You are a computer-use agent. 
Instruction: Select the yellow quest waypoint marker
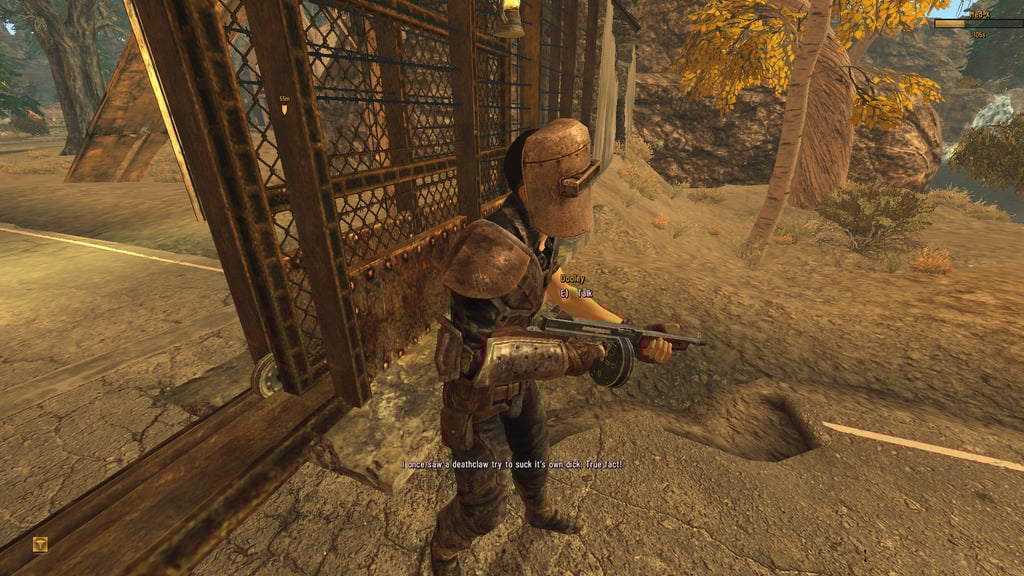[x=283, y=108]
